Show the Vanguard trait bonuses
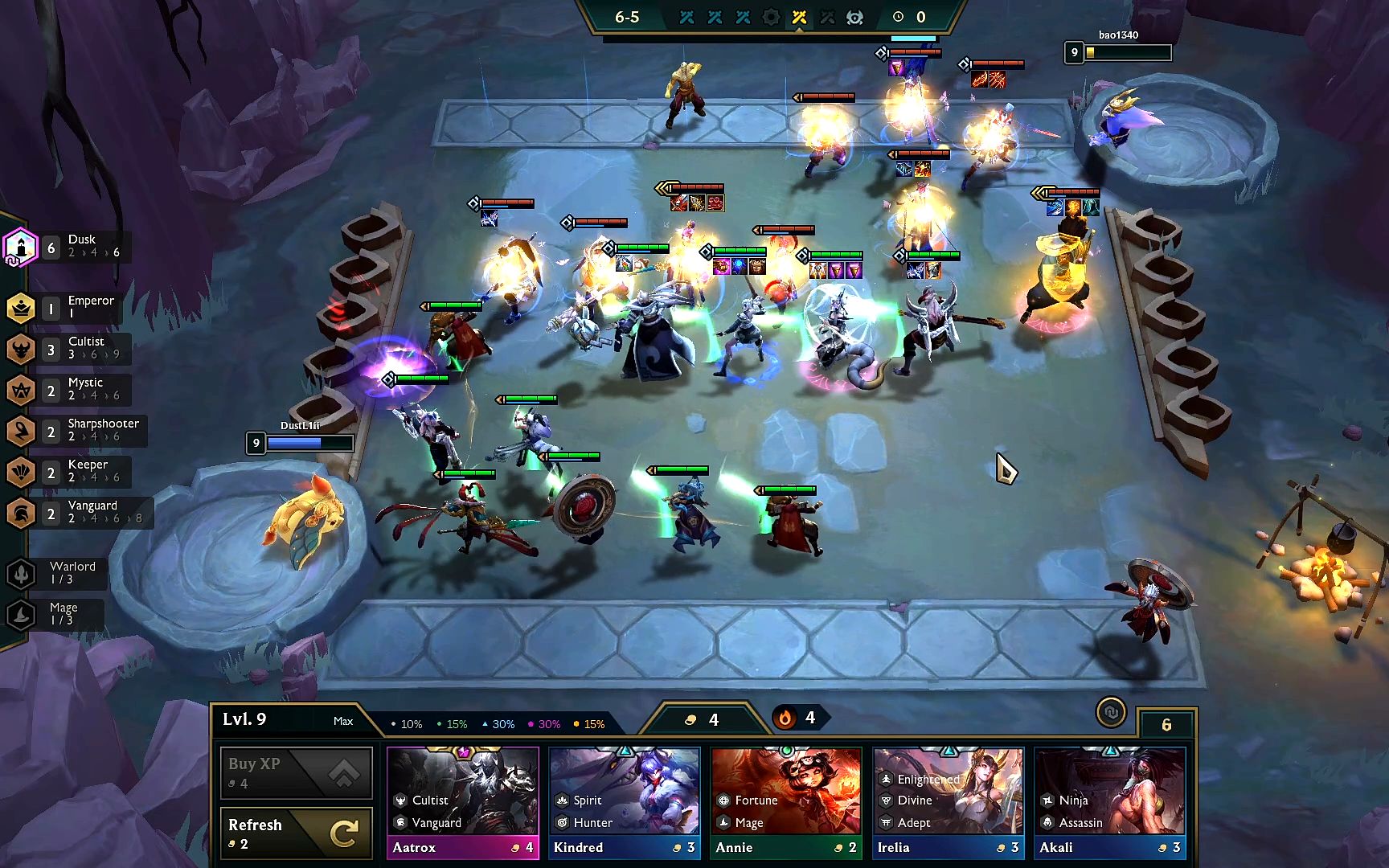Screen dimensions: 1389x868 coord(76,512)
